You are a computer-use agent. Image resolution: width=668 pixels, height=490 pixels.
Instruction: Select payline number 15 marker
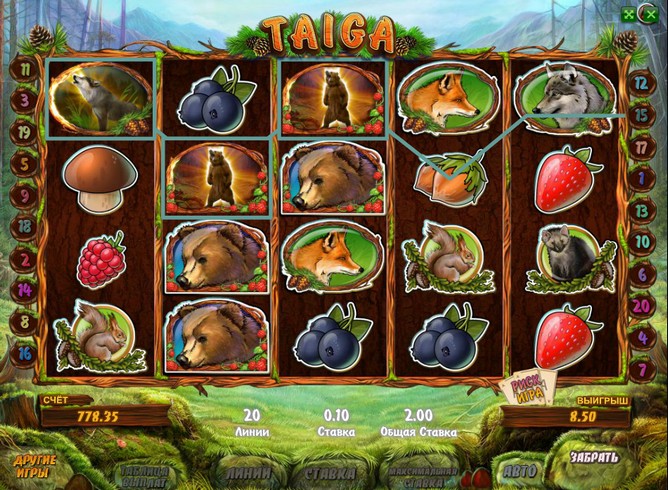click(640, 115)
